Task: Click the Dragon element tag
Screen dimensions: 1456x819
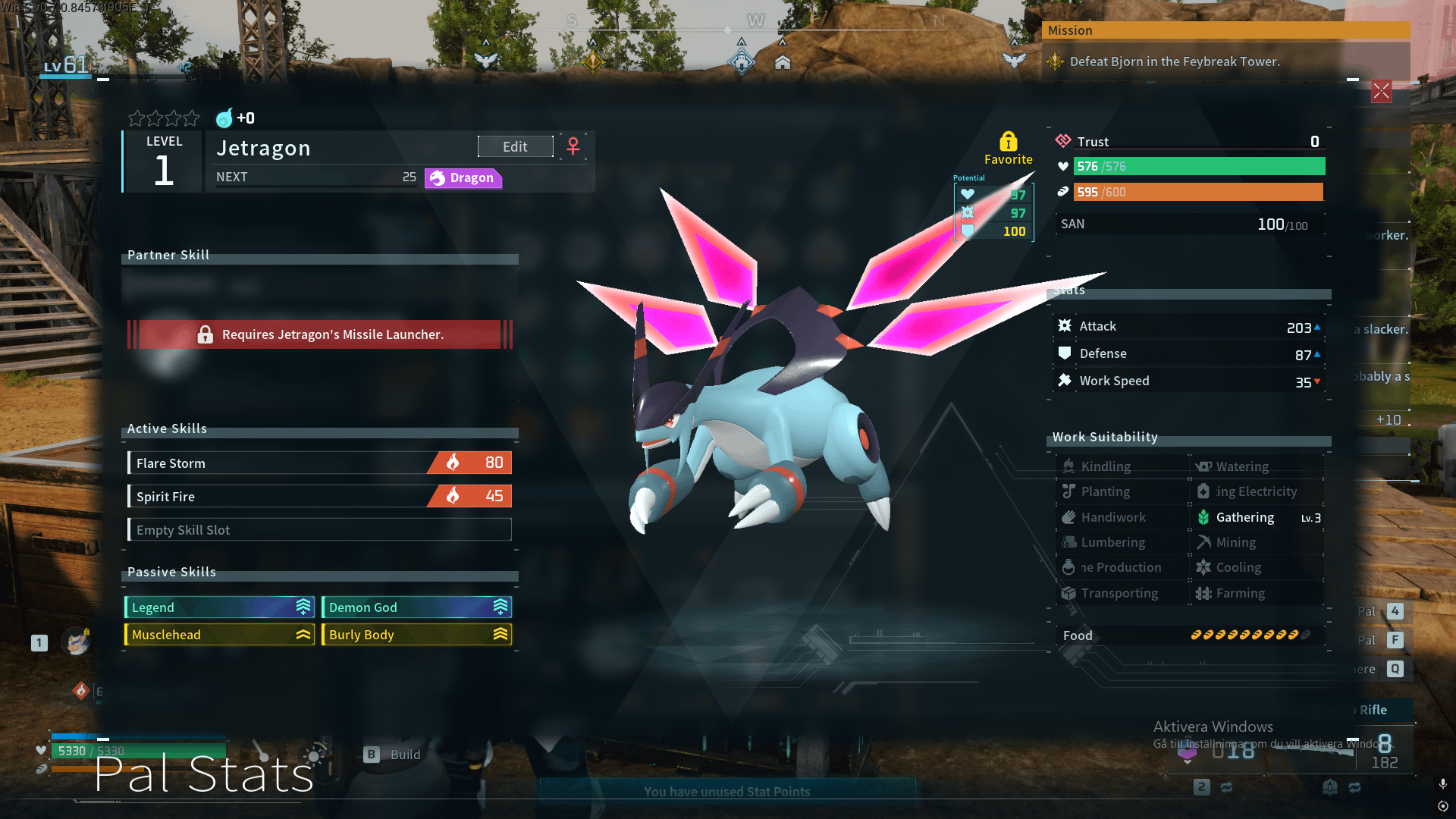Action: point(463,177)
